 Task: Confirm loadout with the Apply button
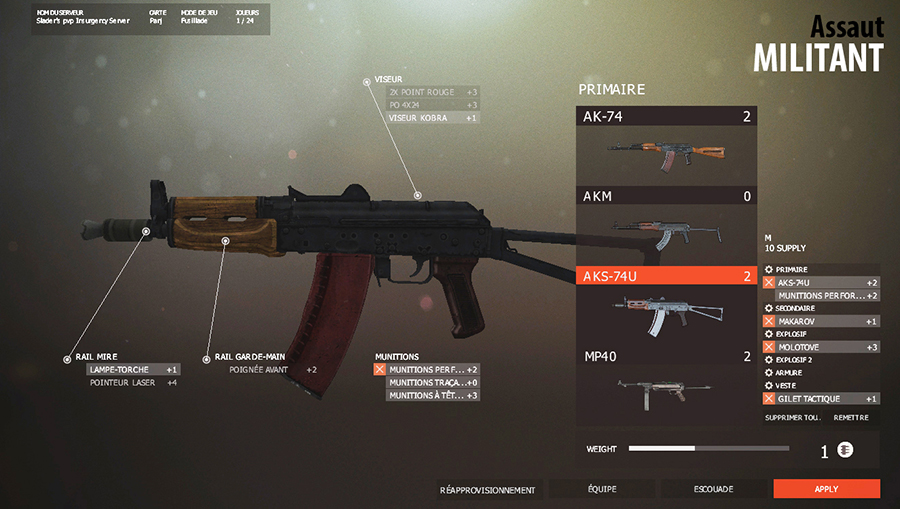(826, 489)
